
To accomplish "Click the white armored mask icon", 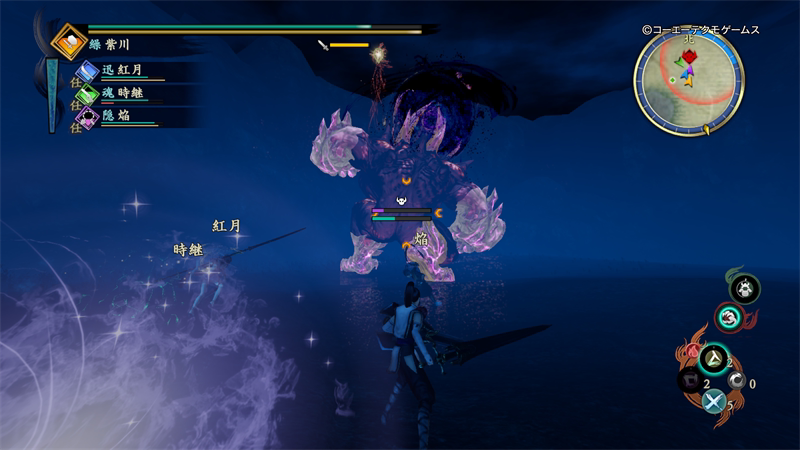I will [744, 289].
